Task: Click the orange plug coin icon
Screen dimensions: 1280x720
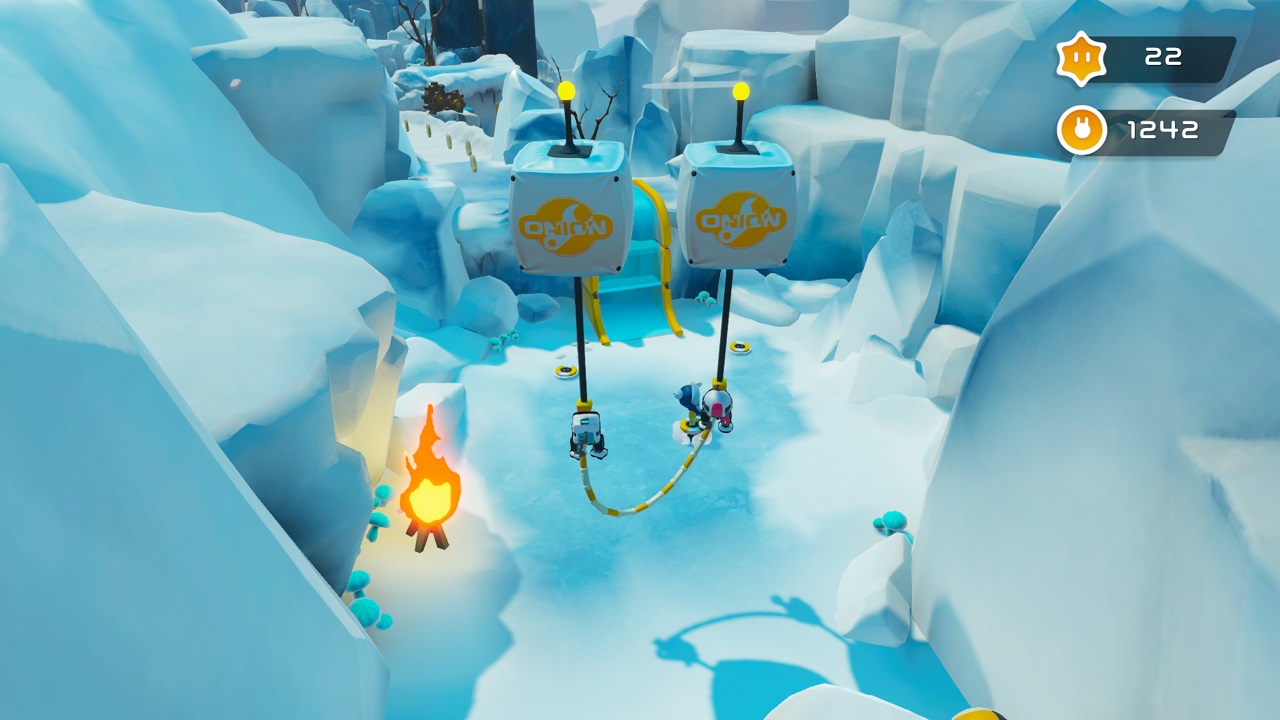Action: [x=1080, y=129]
